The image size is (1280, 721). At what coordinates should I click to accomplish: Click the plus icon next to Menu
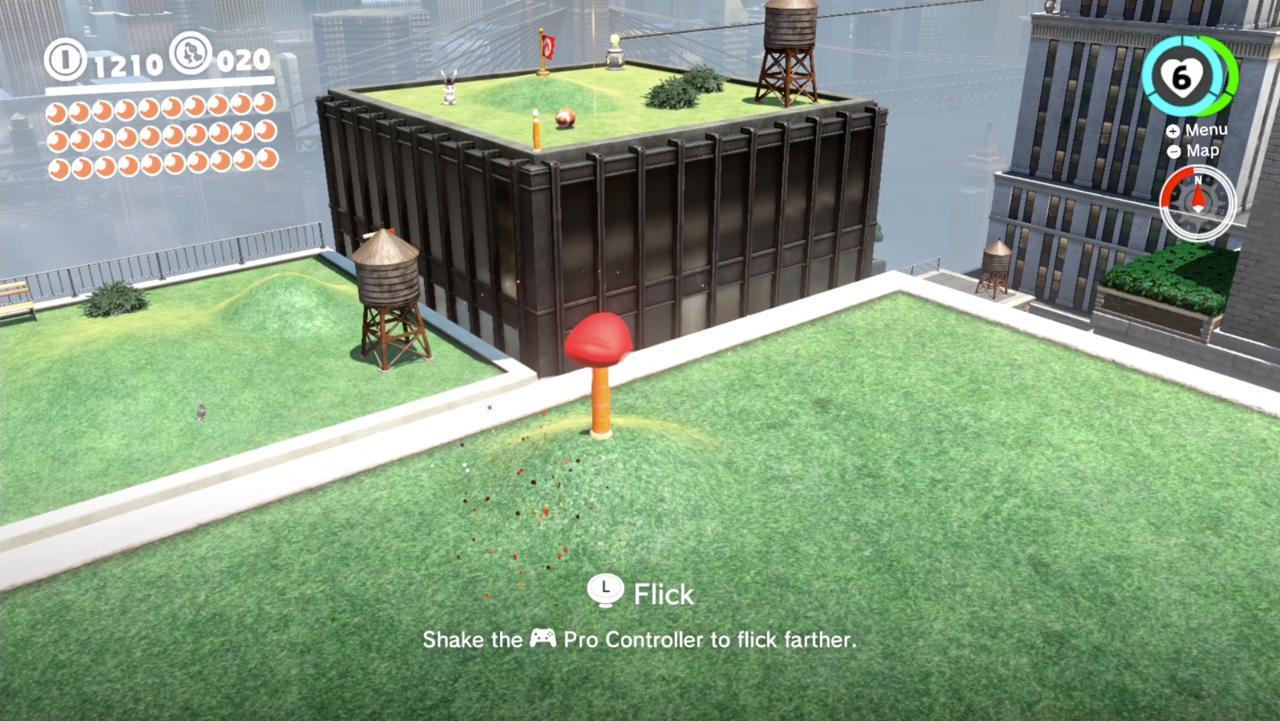tap(1172, 129)
